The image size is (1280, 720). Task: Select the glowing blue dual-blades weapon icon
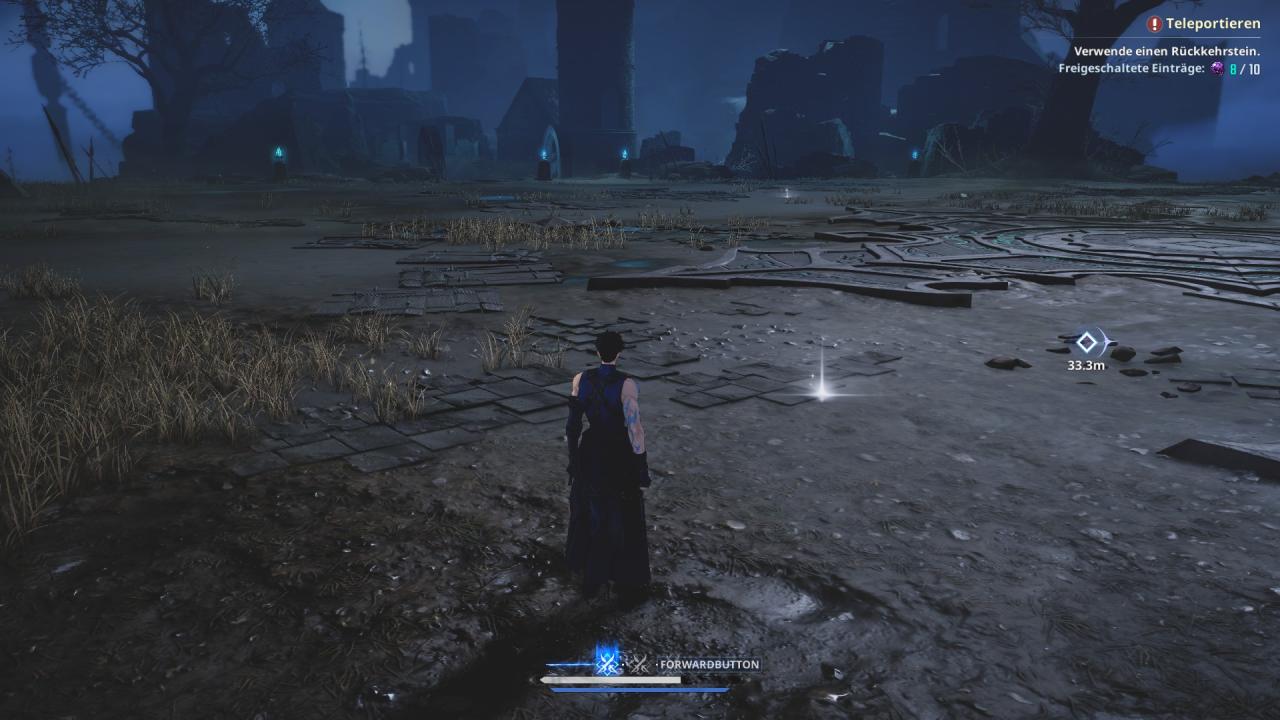pyautogui.click(x=606, y=661)
